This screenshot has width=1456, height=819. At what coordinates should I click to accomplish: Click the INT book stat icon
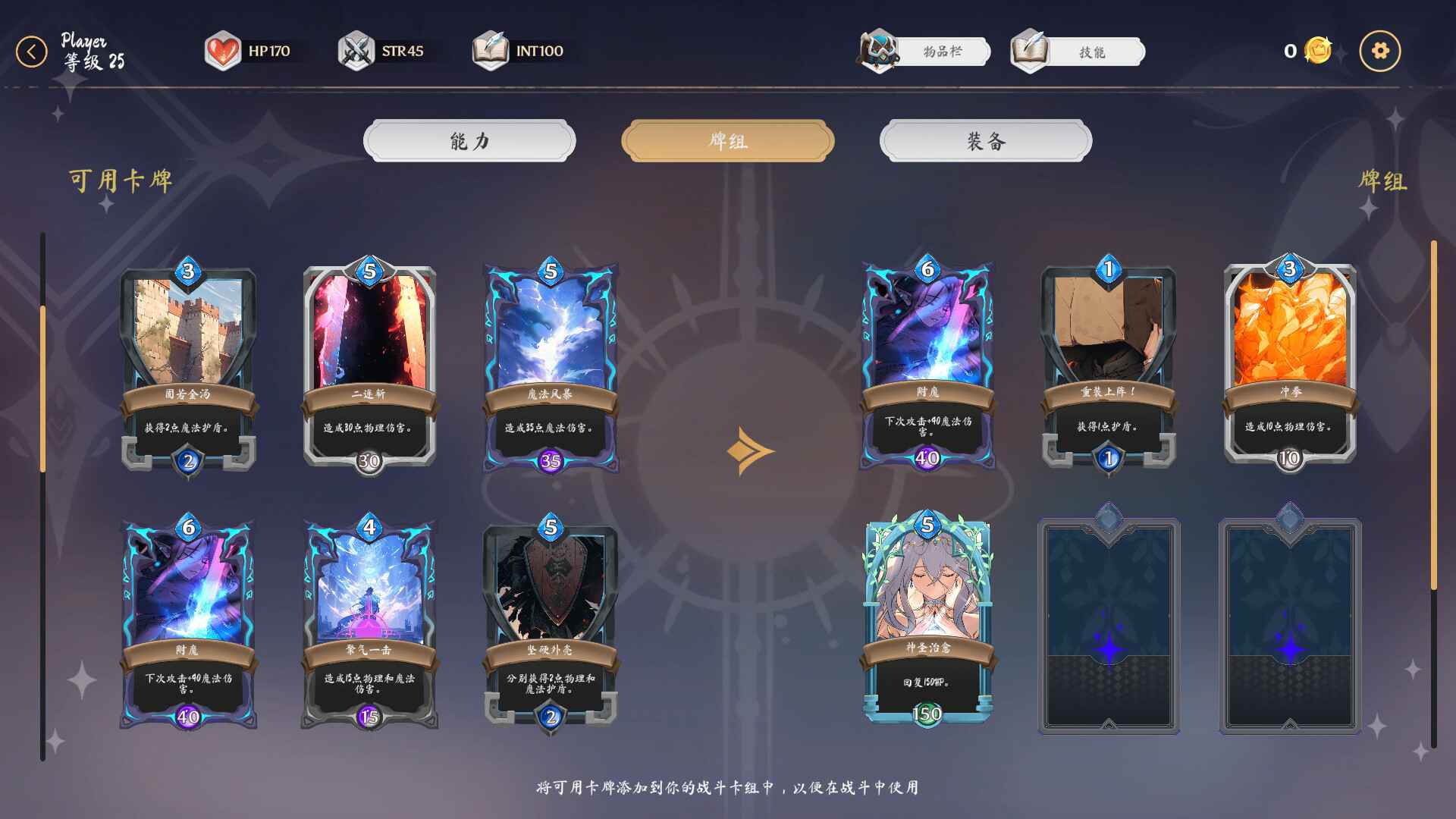(491, 50)
